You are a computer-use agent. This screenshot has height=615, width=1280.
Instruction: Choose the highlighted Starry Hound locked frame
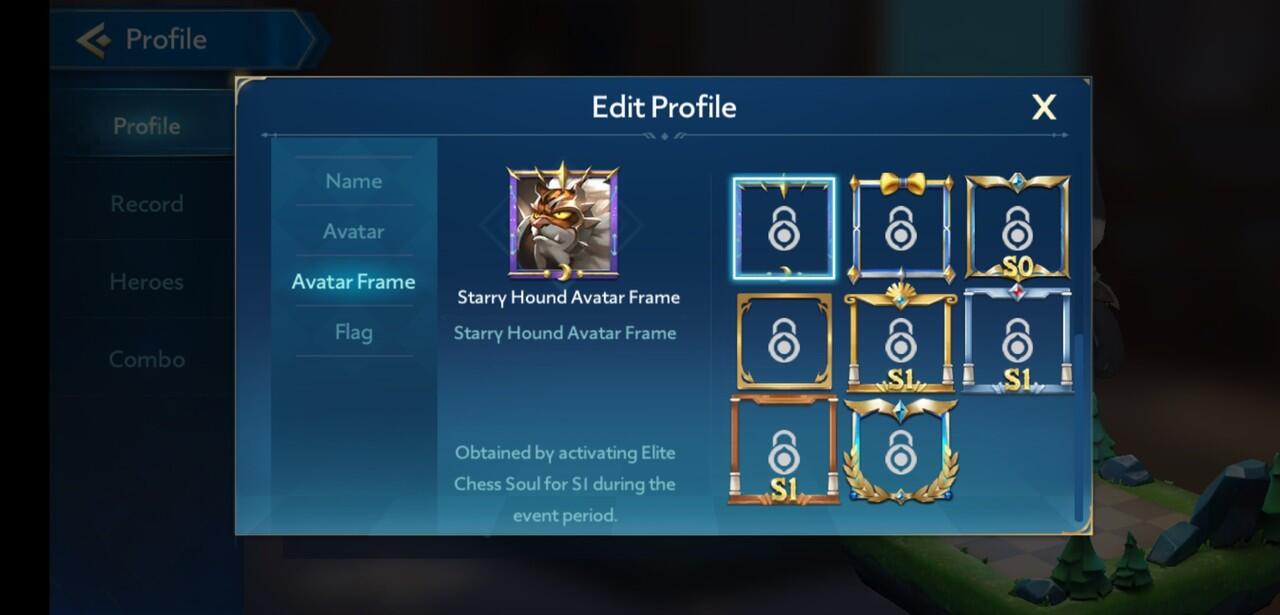(783, 228)
